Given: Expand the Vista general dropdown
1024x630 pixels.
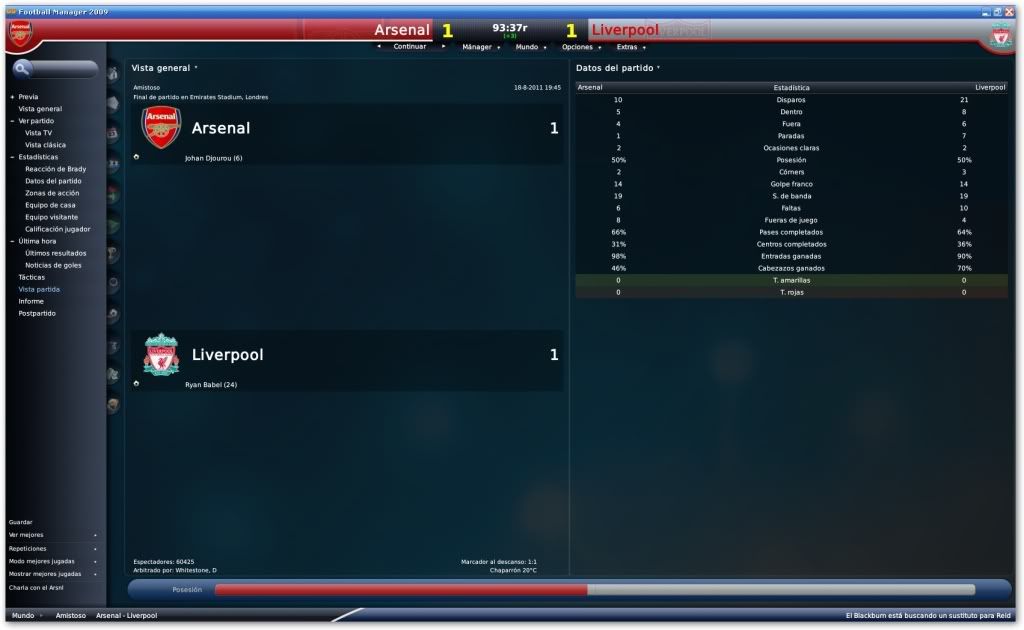Looking at the screenshot, I should pyautogui.click(x=164, y=68).
